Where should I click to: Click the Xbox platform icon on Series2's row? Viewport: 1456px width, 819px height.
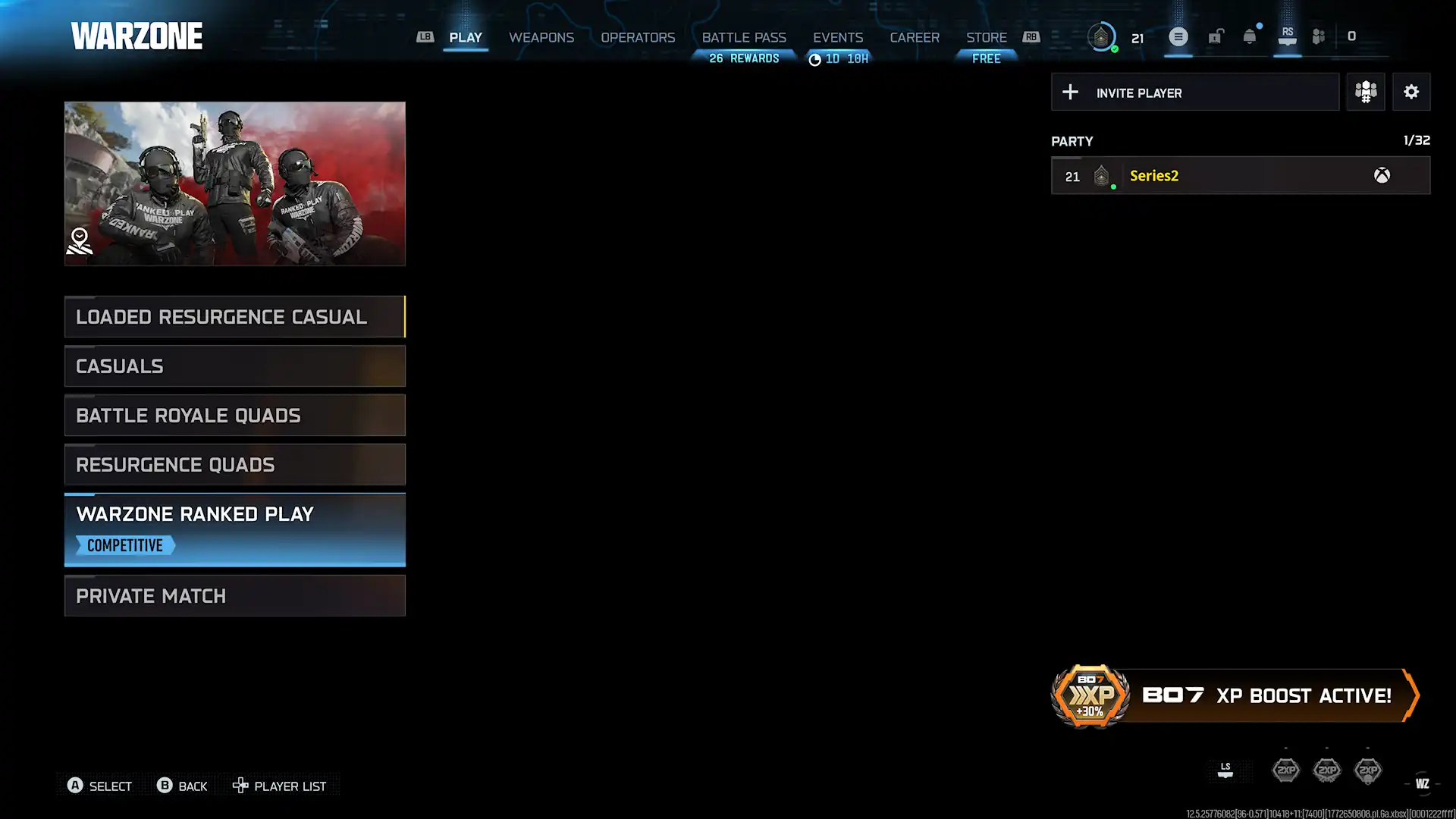(1382, 175)
